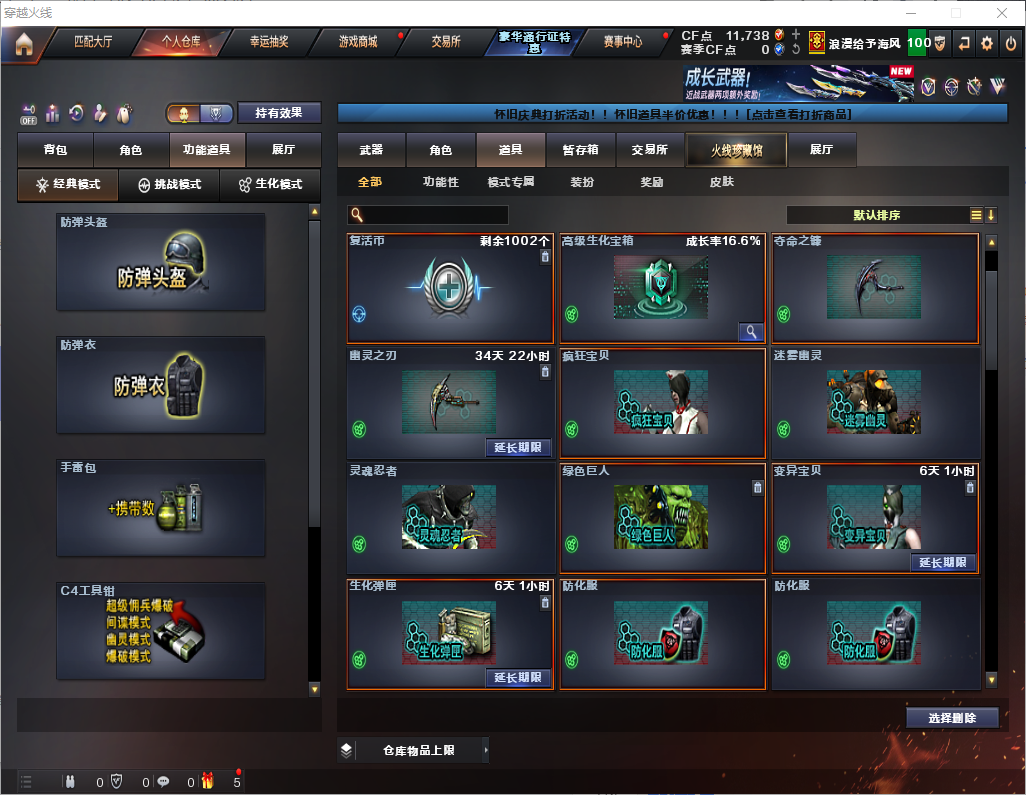Click the 选择删除 select delete button

952,718
